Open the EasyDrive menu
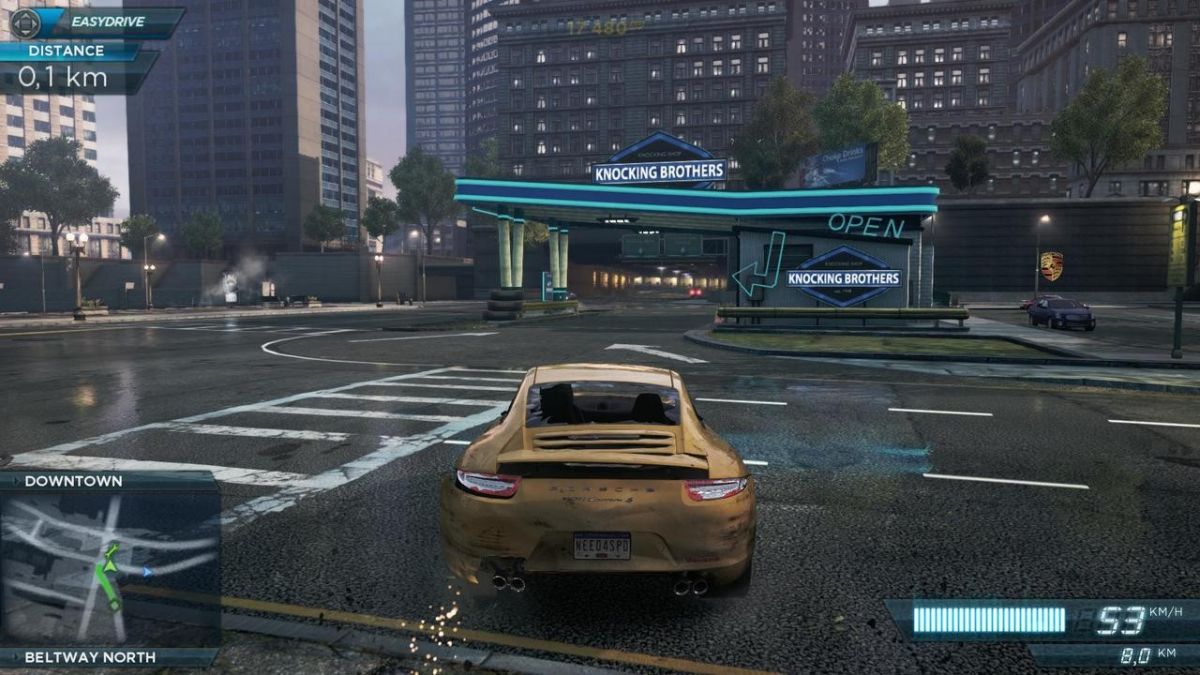Screen dimensions: 1200x675 click(97, 21)
